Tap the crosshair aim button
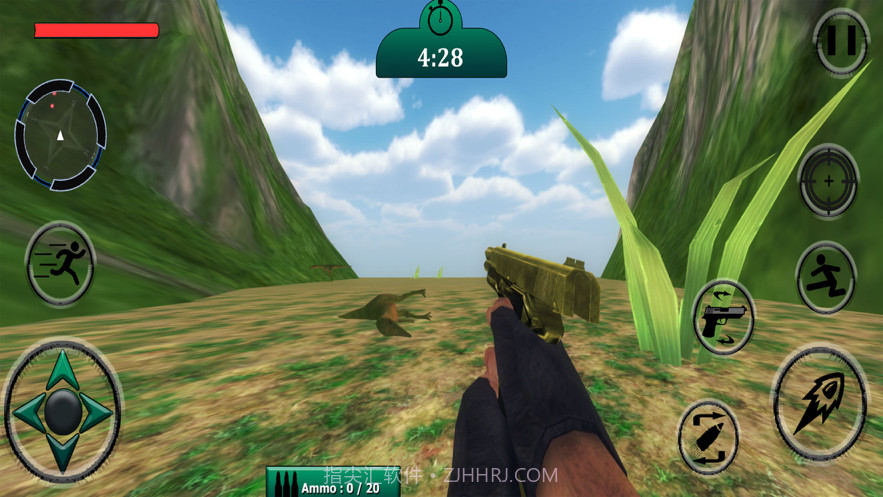This screenshot has width=883, height=497. (x=828, y=181)
